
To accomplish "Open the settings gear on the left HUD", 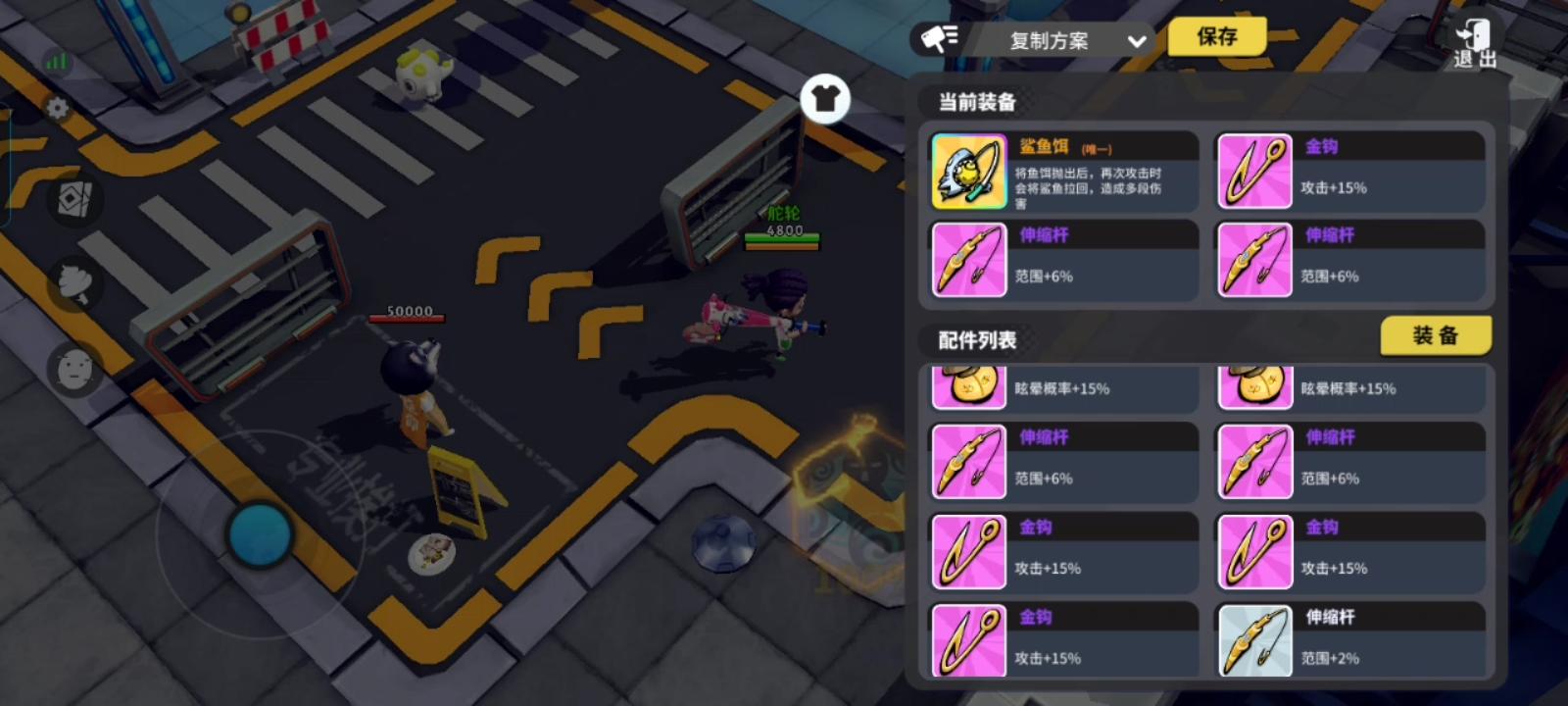I will pyautogui.click(x=56, y=108).
